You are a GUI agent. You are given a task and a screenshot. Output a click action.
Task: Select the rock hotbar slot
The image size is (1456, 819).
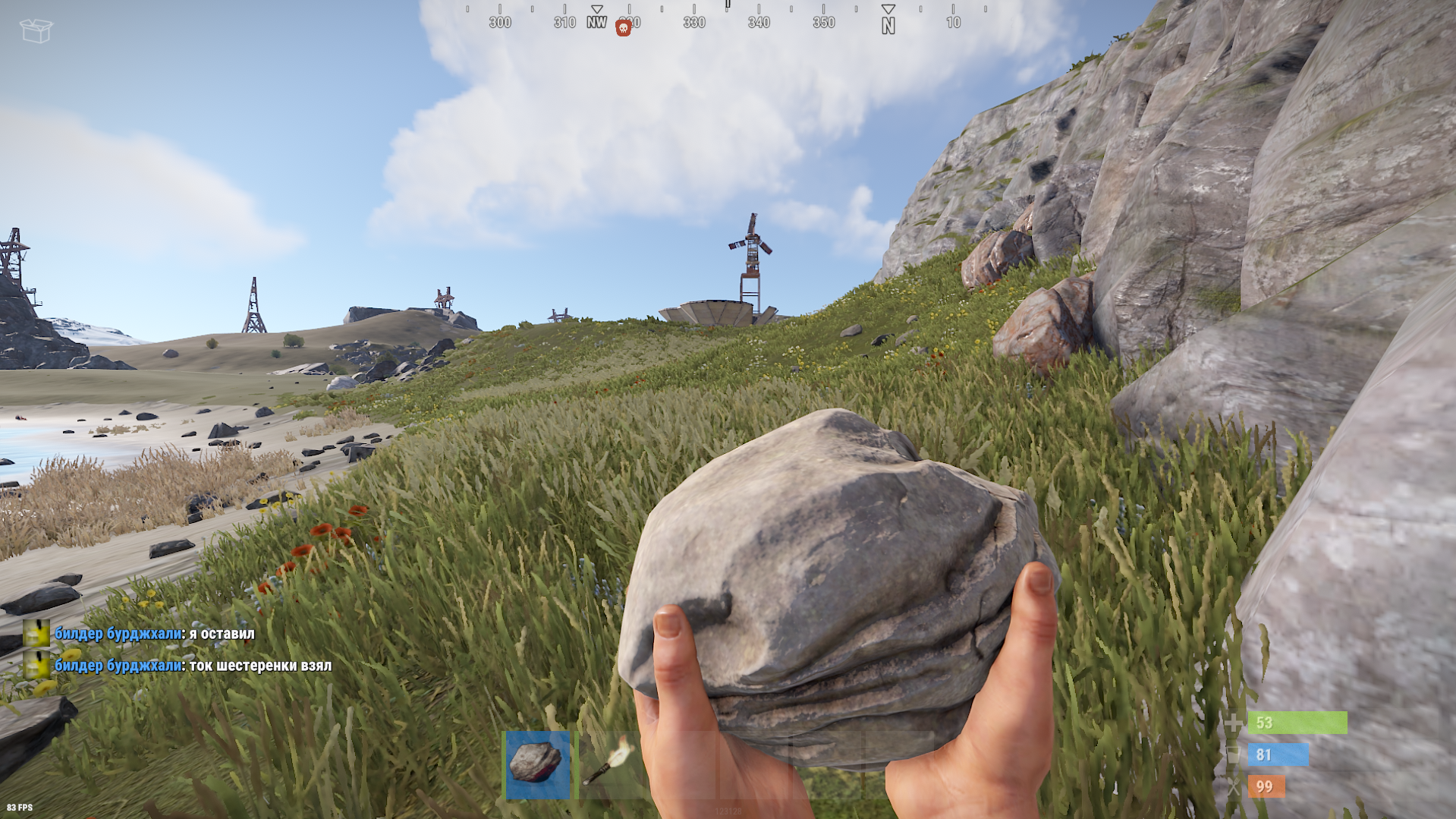pos(538,765)
